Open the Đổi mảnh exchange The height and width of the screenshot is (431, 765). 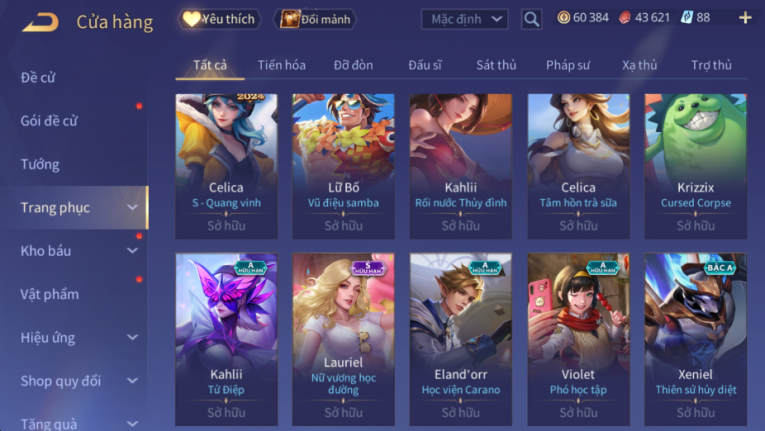[315, 19]
